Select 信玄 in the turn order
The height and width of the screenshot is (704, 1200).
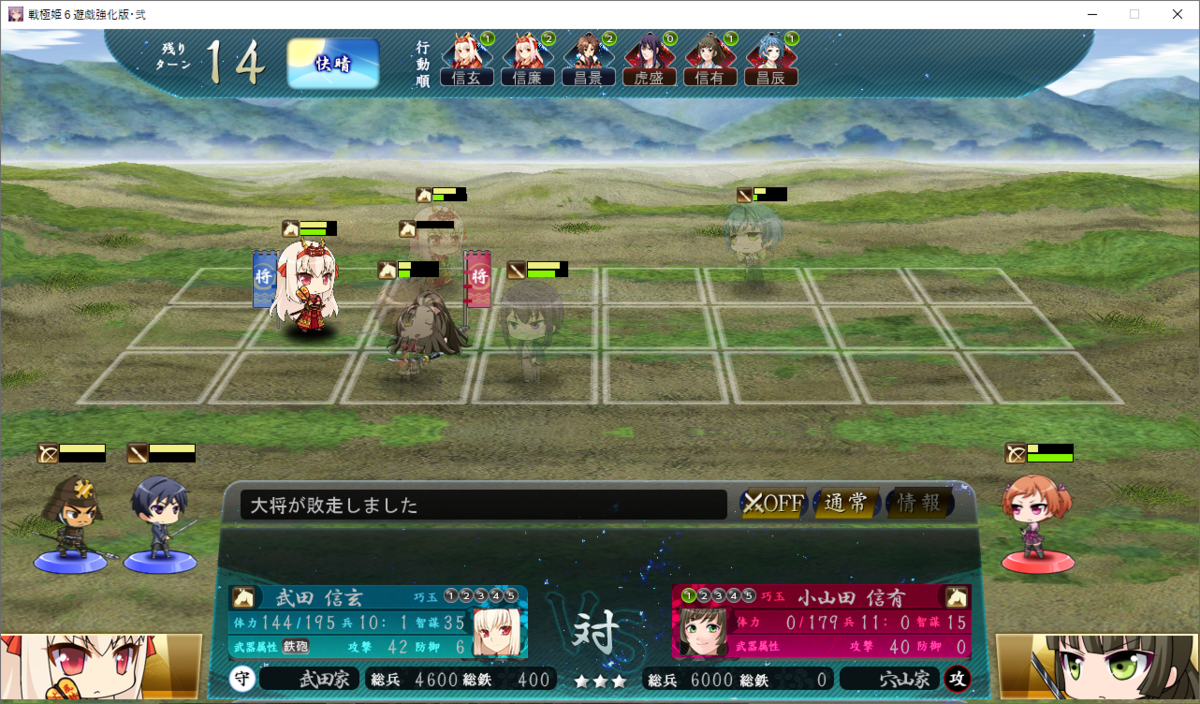pos(467,60)
